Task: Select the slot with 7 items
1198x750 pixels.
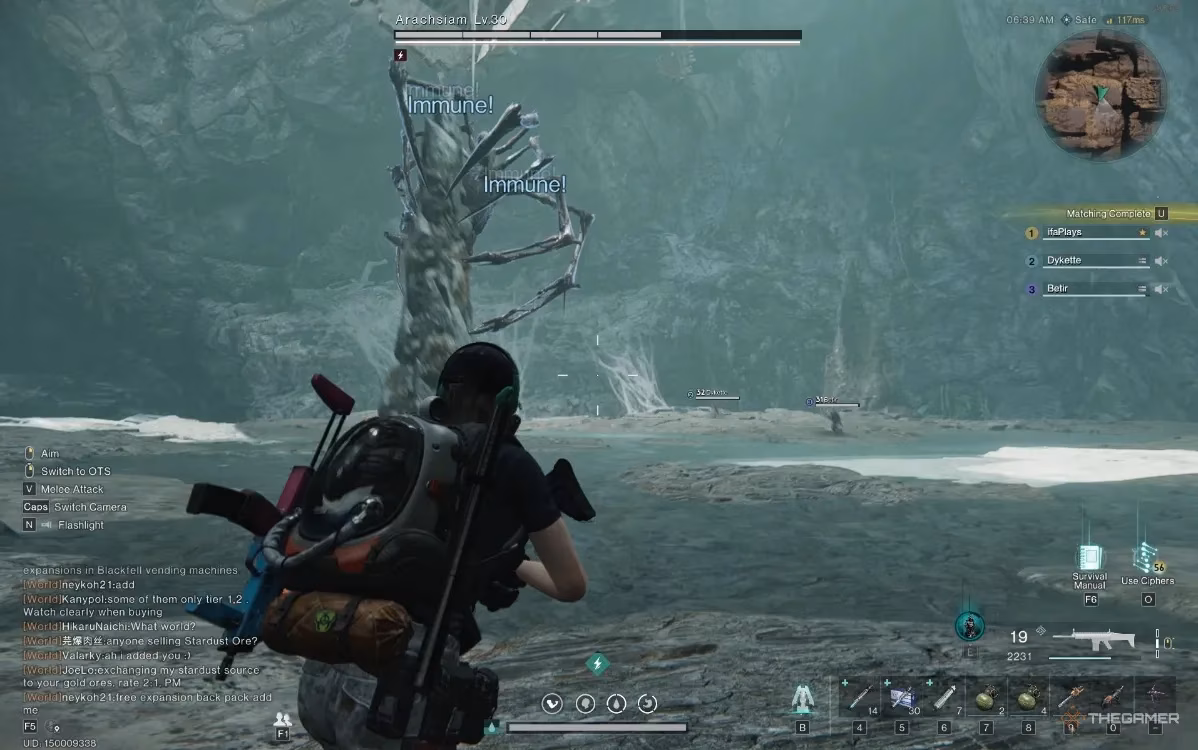Action: pyautogui.click(x=945, y=696)
